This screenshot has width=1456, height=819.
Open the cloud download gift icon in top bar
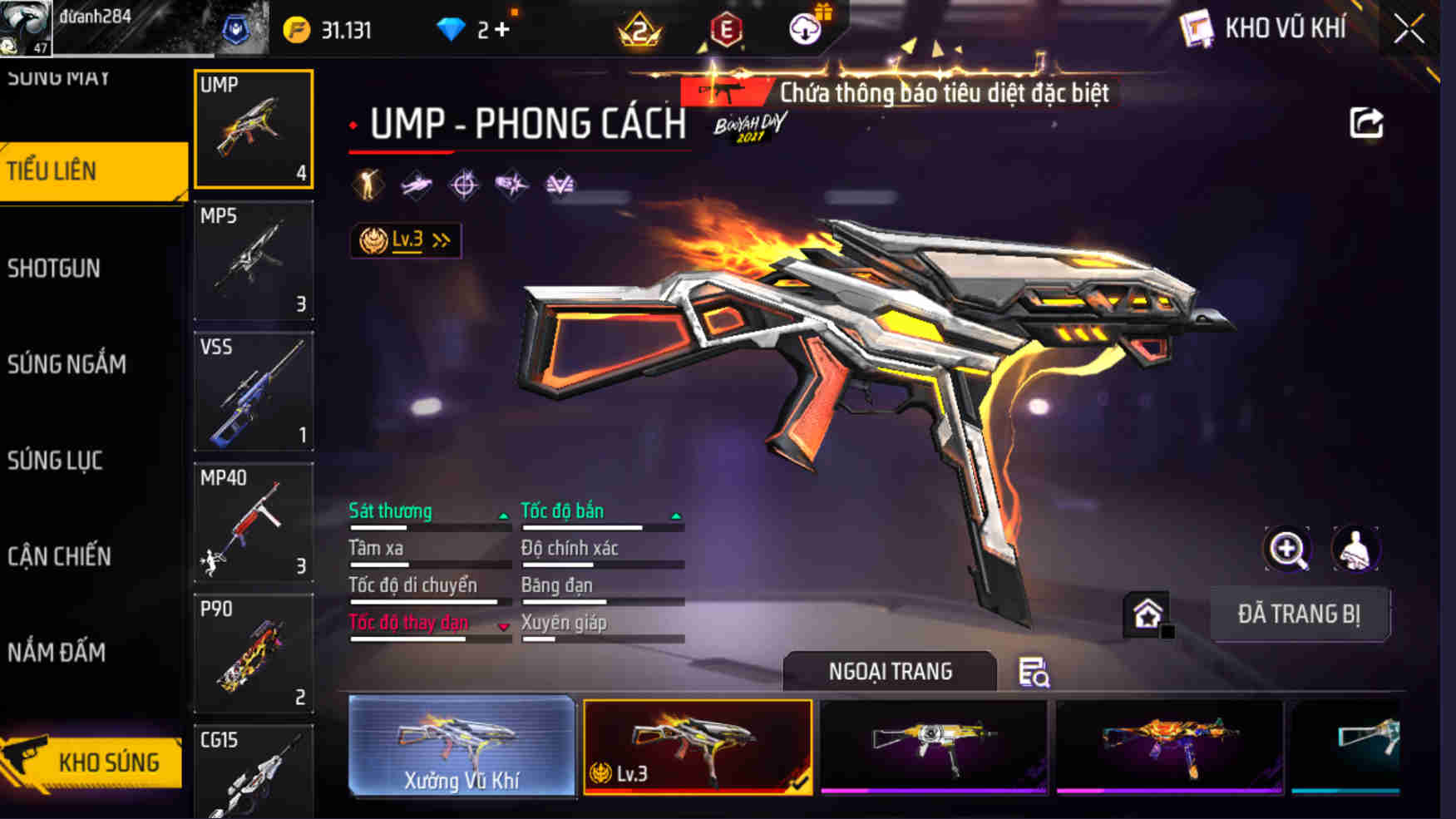[805, 27]
